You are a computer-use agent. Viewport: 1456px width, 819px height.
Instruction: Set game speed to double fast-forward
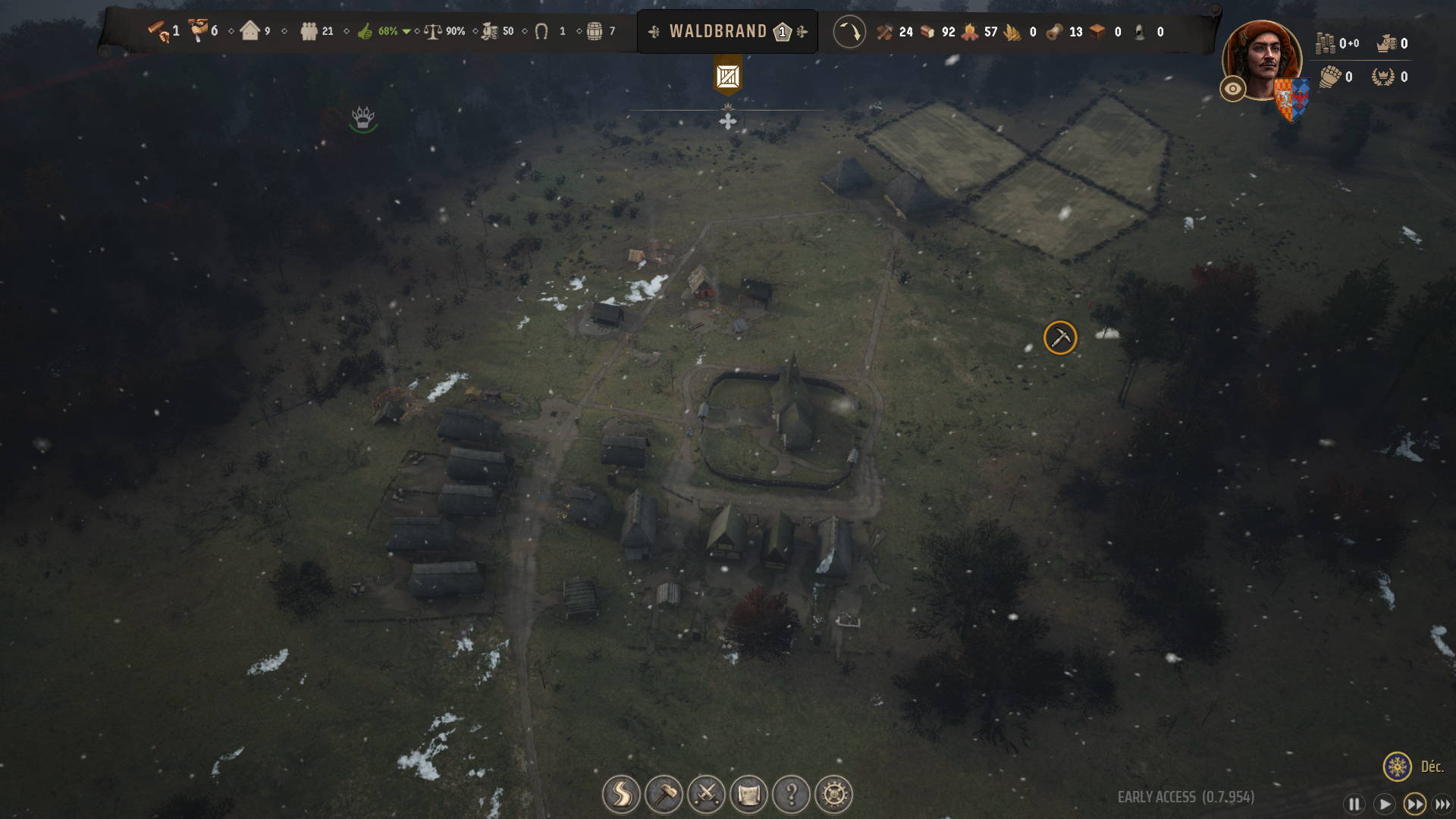(x=1414, y=804)
